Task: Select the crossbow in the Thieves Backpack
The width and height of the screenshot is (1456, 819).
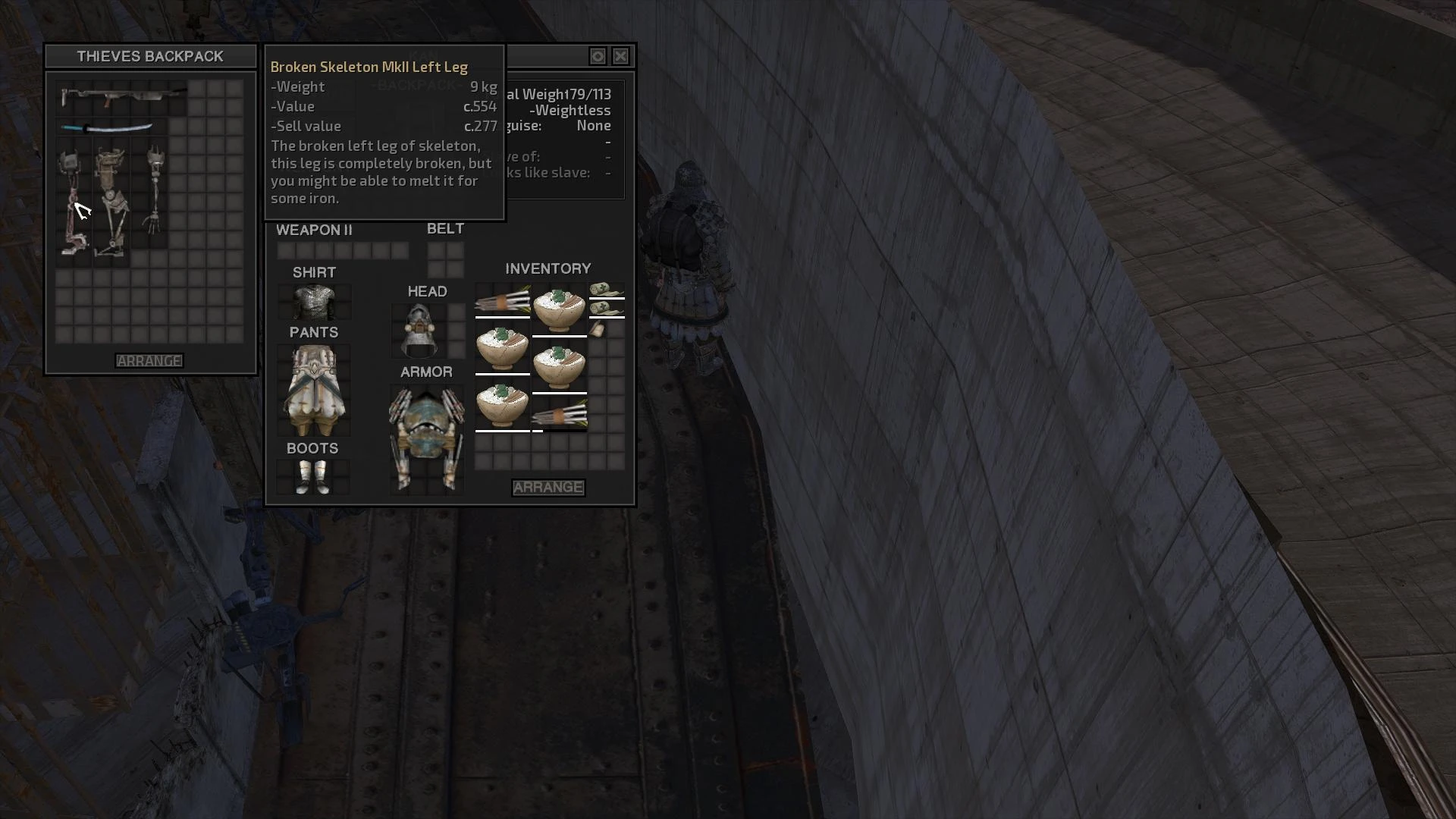Action: tap(121, 96)
